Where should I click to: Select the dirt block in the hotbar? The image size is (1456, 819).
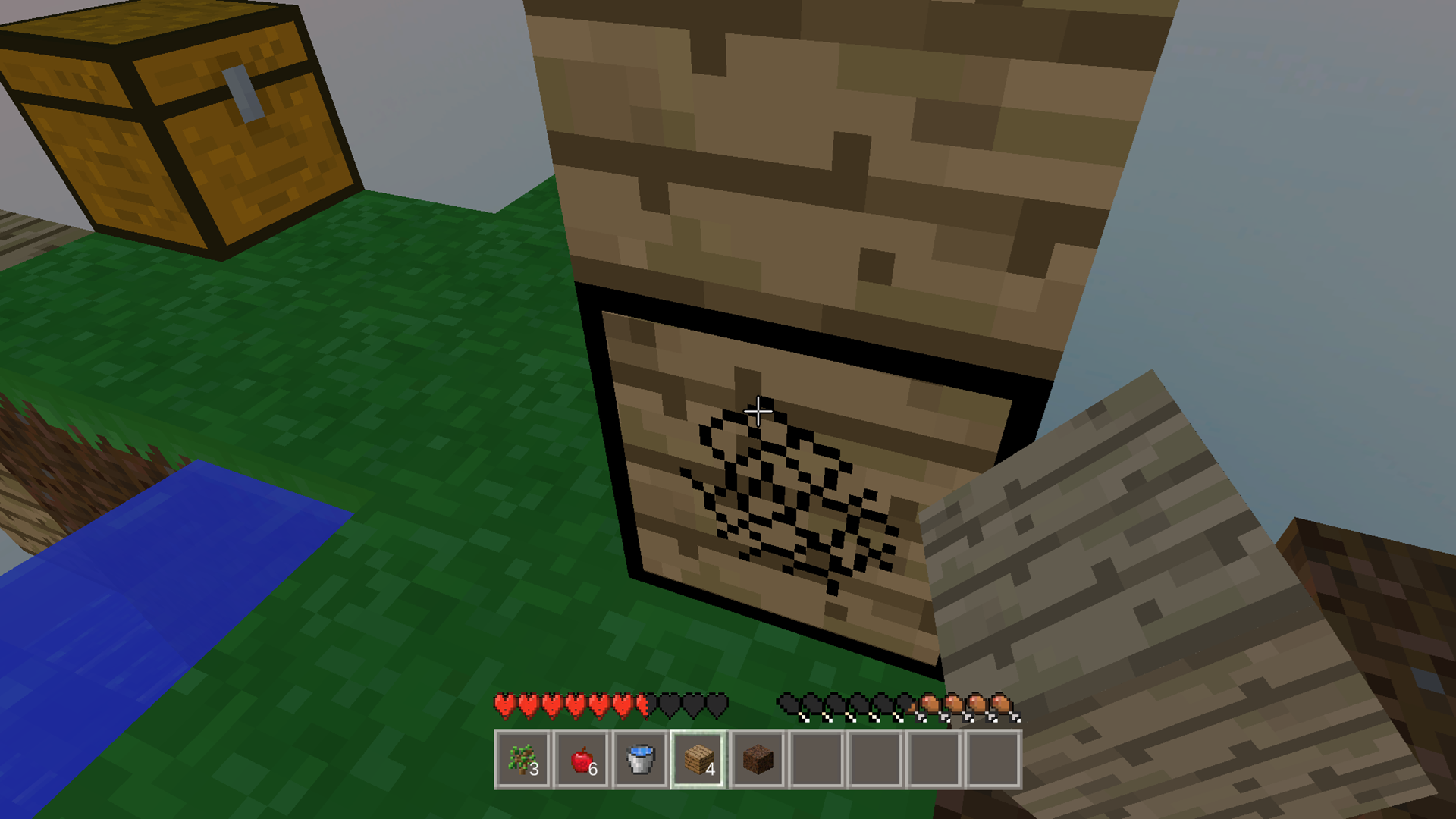tap(756, 761)
